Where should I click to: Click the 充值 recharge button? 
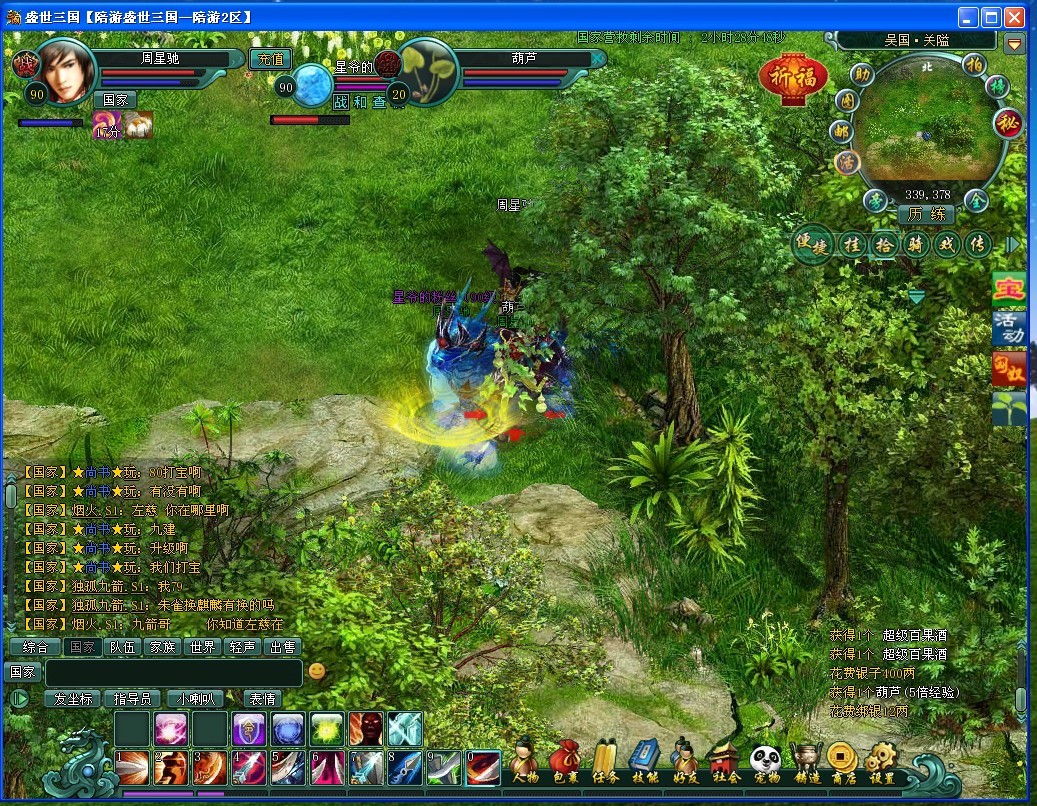click(269, 59)
